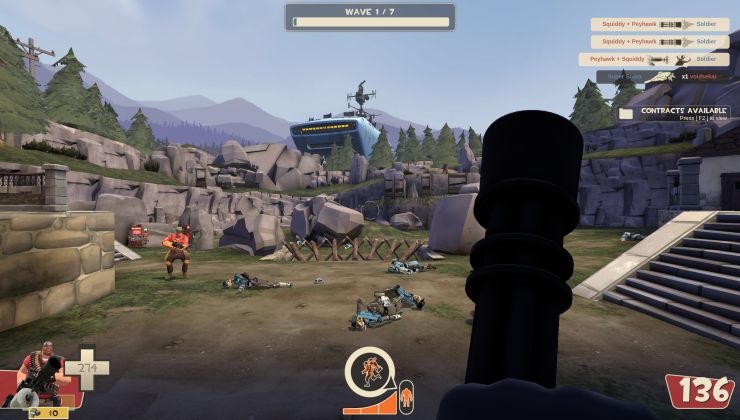Image resolution: width=740 pixels, height=420 pixels.
Task: Click the small robot icon in the capsule
Action: [404, 399]
